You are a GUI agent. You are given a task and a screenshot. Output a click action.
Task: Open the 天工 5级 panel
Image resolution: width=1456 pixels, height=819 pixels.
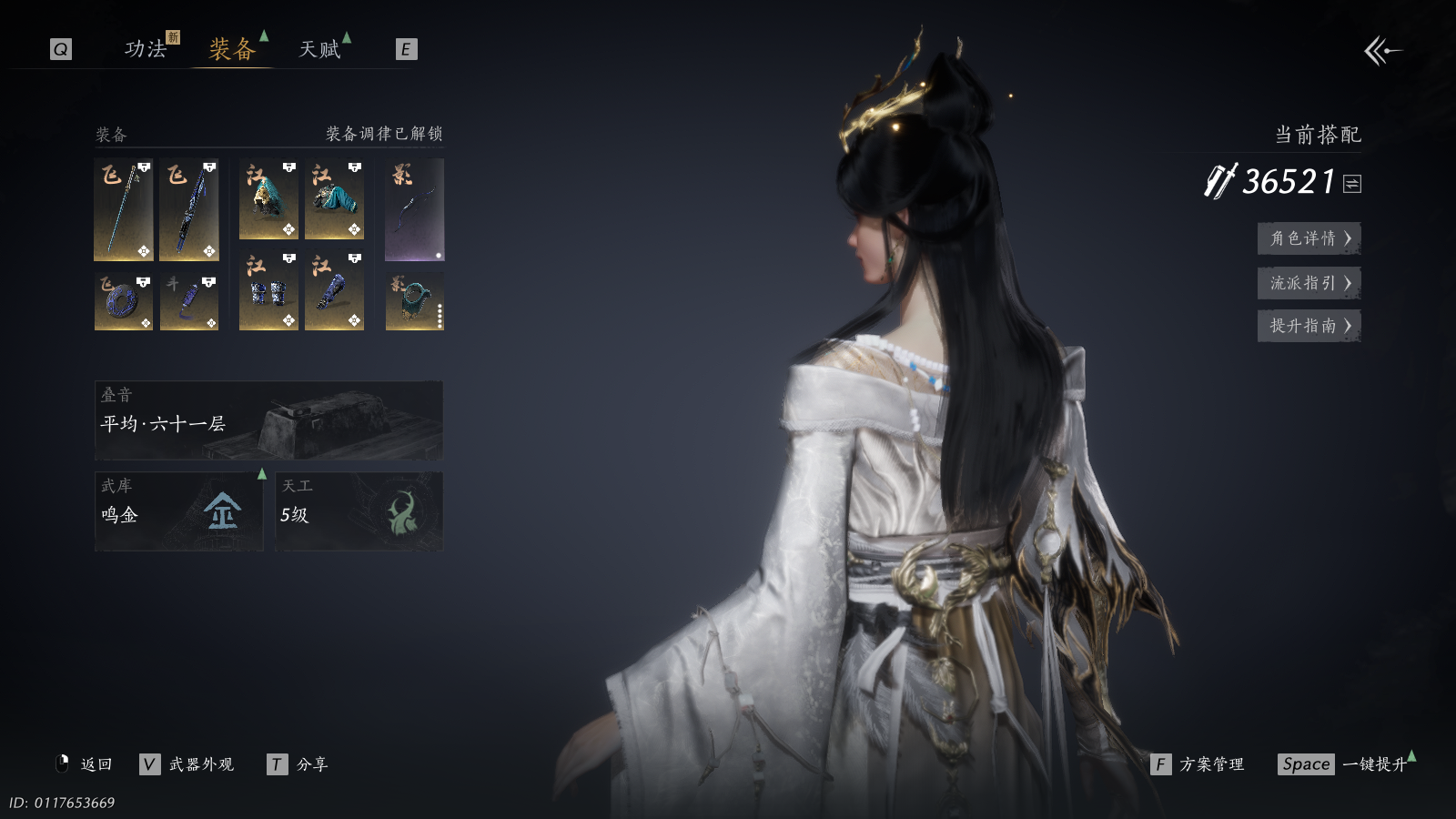[x=359, y=511]
